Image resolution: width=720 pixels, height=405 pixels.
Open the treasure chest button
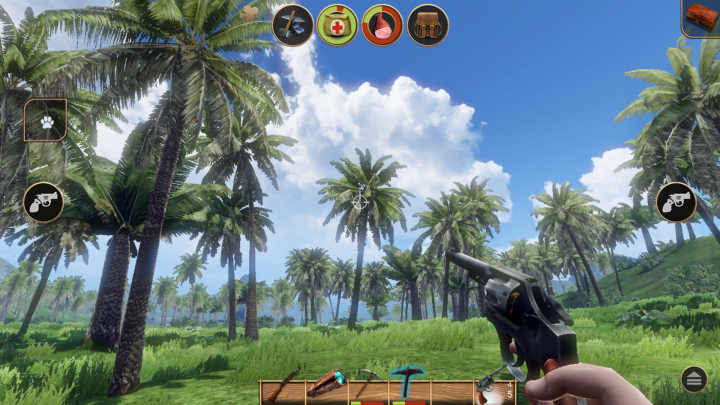700,18
